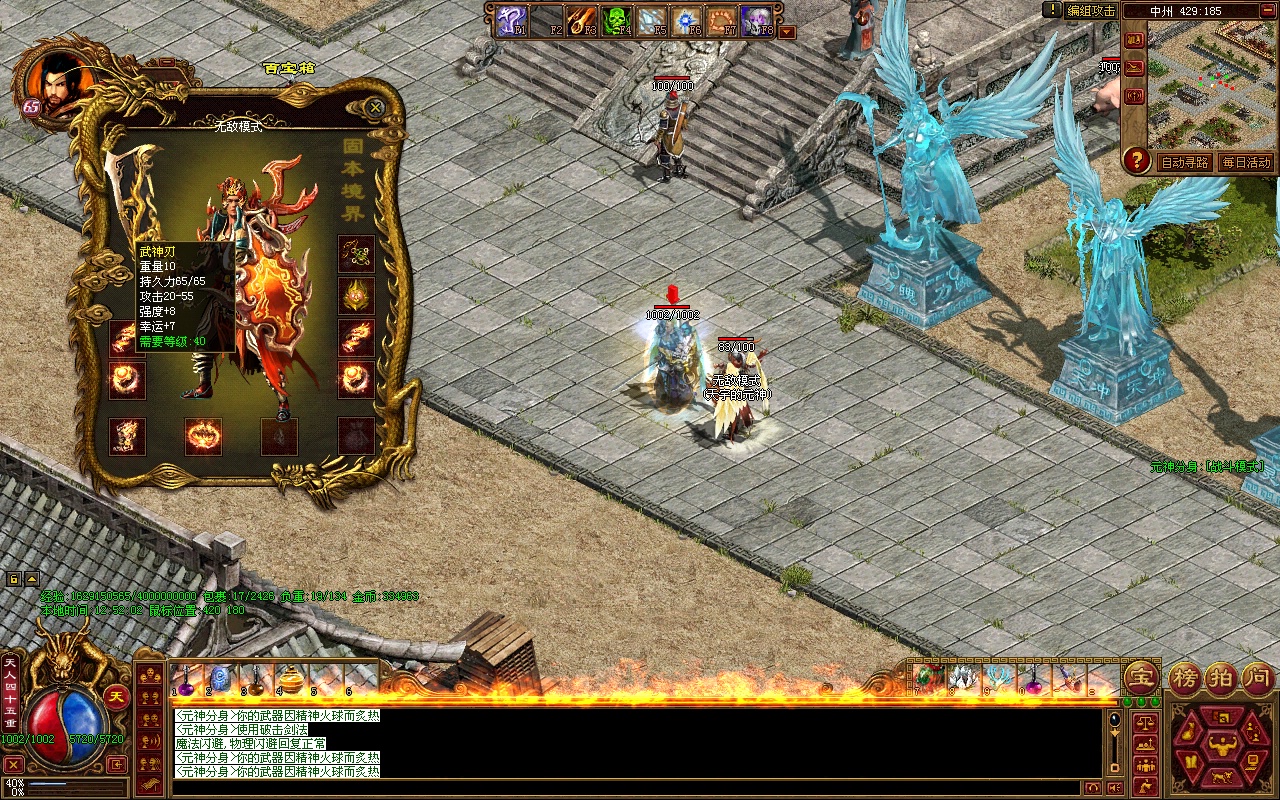Expand the skill bar dropdown arrow
The width and height of the screenshot is (1280, 800).
coord(787,31)
